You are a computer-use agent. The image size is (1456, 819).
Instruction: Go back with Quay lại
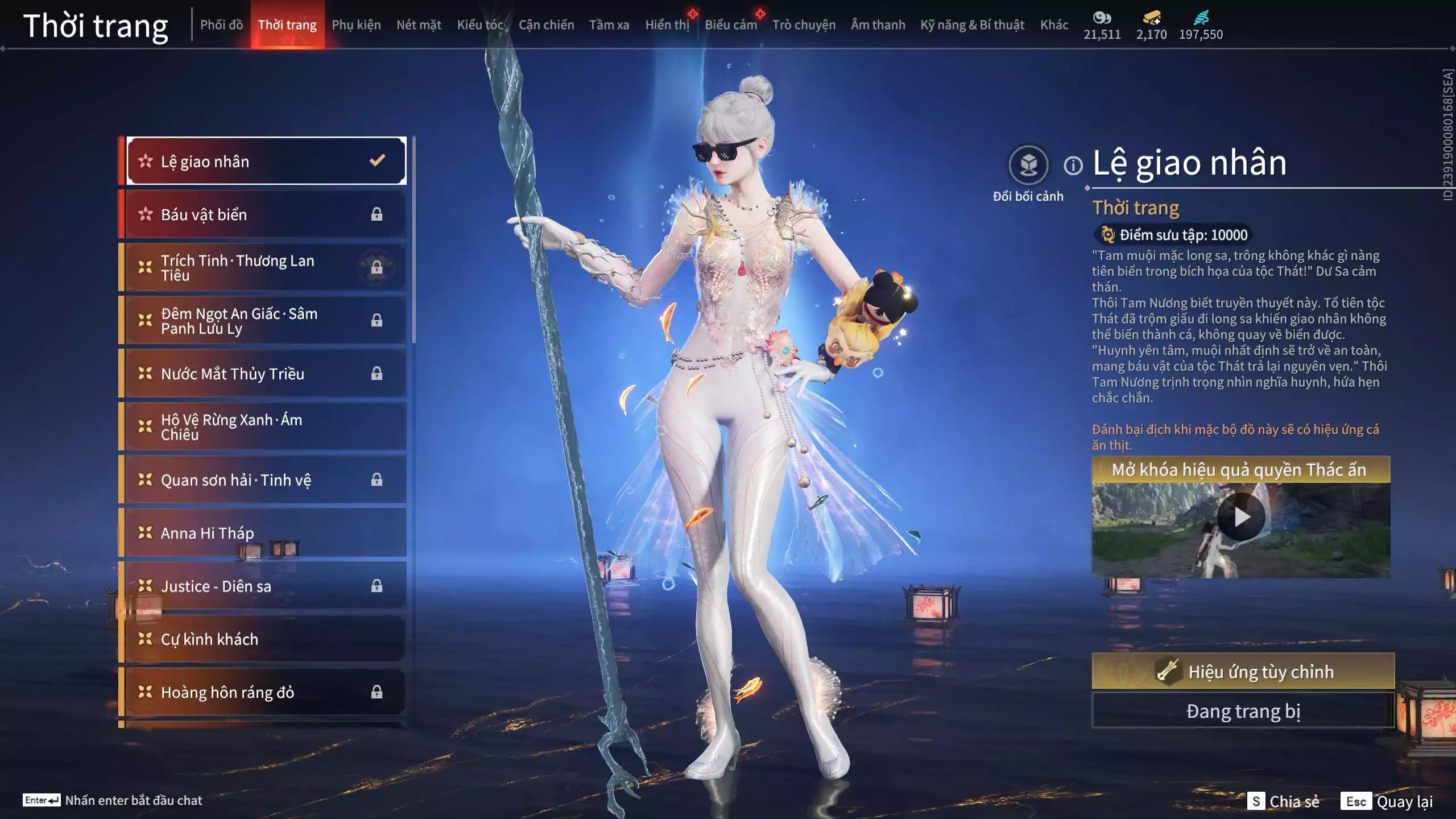tap(1387, 801)
